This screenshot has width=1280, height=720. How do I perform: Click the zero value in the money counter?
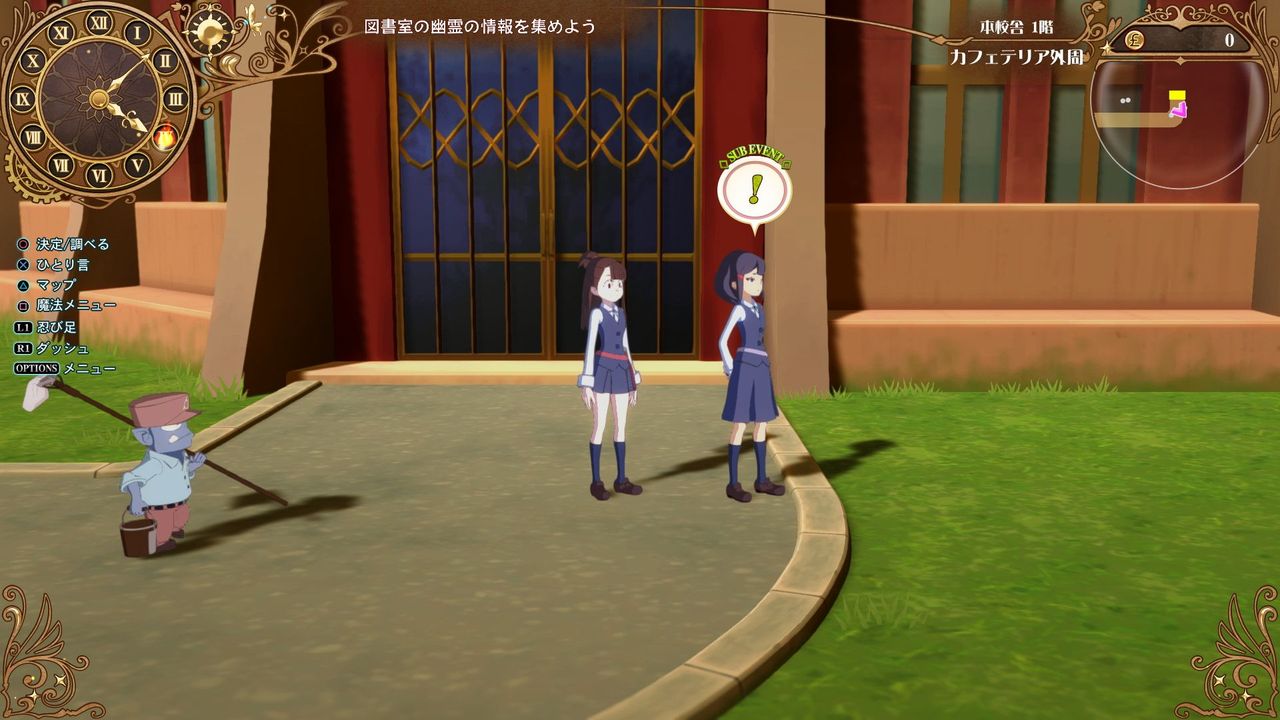[1231, 40]
